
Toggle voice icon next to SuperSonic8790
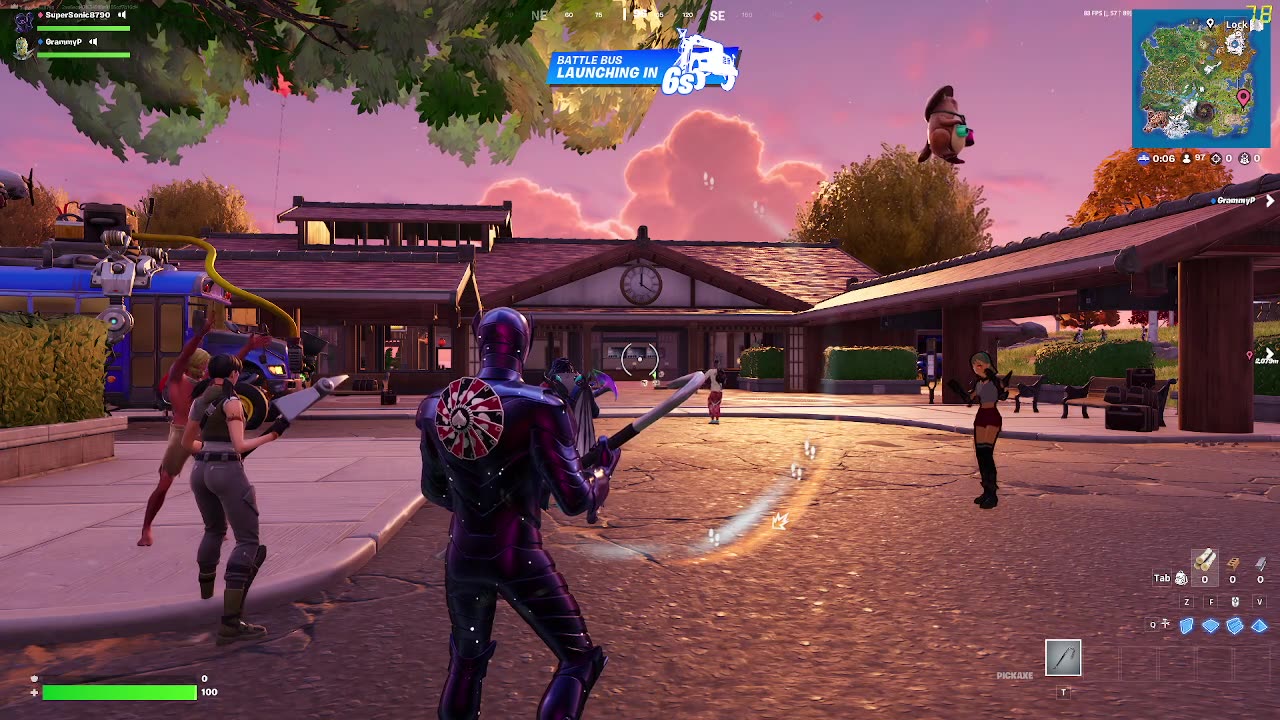click(x=122, y=15)
